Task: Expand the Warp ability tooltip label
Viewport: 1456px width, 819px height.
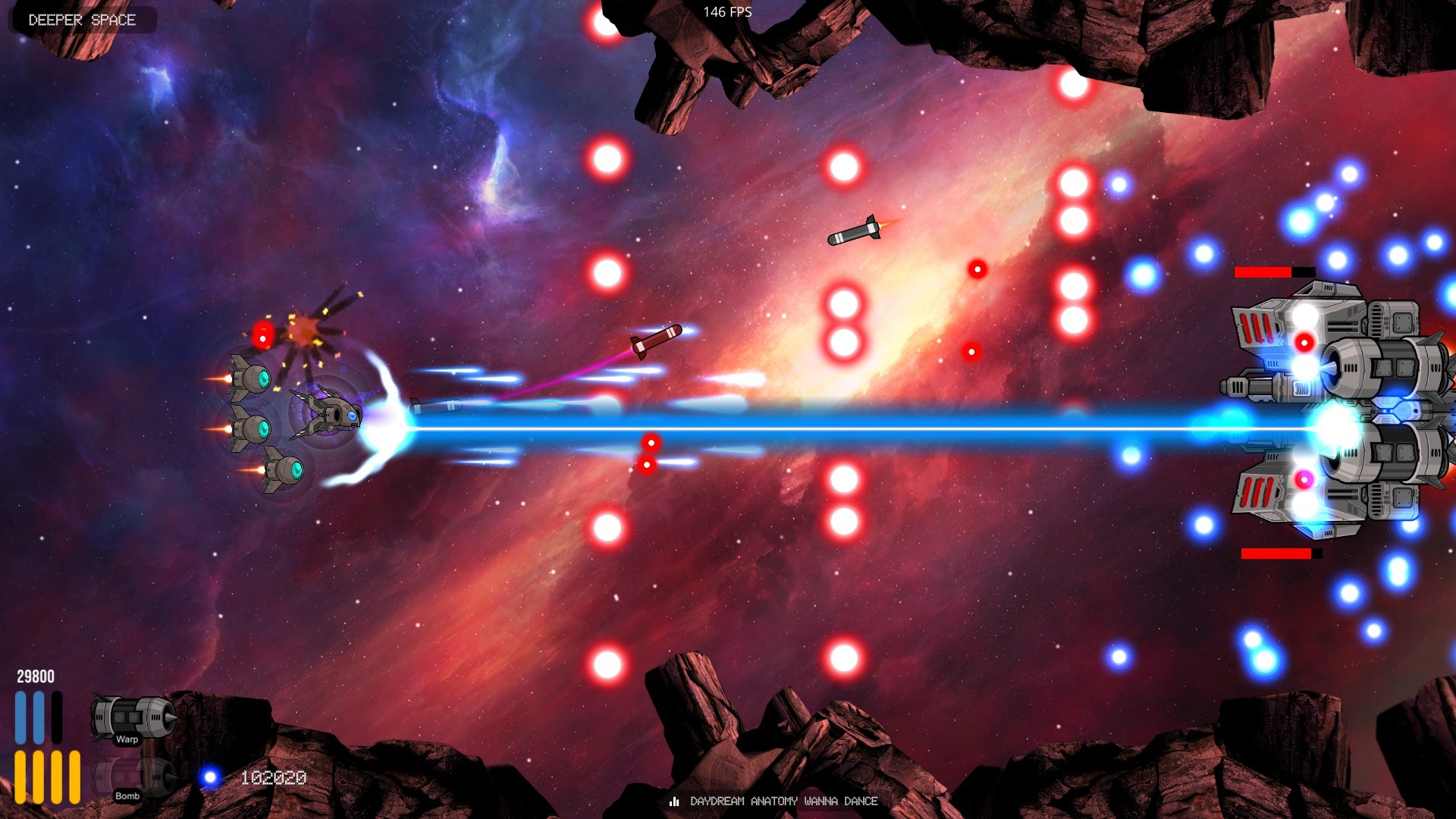Action: (127, 739)
